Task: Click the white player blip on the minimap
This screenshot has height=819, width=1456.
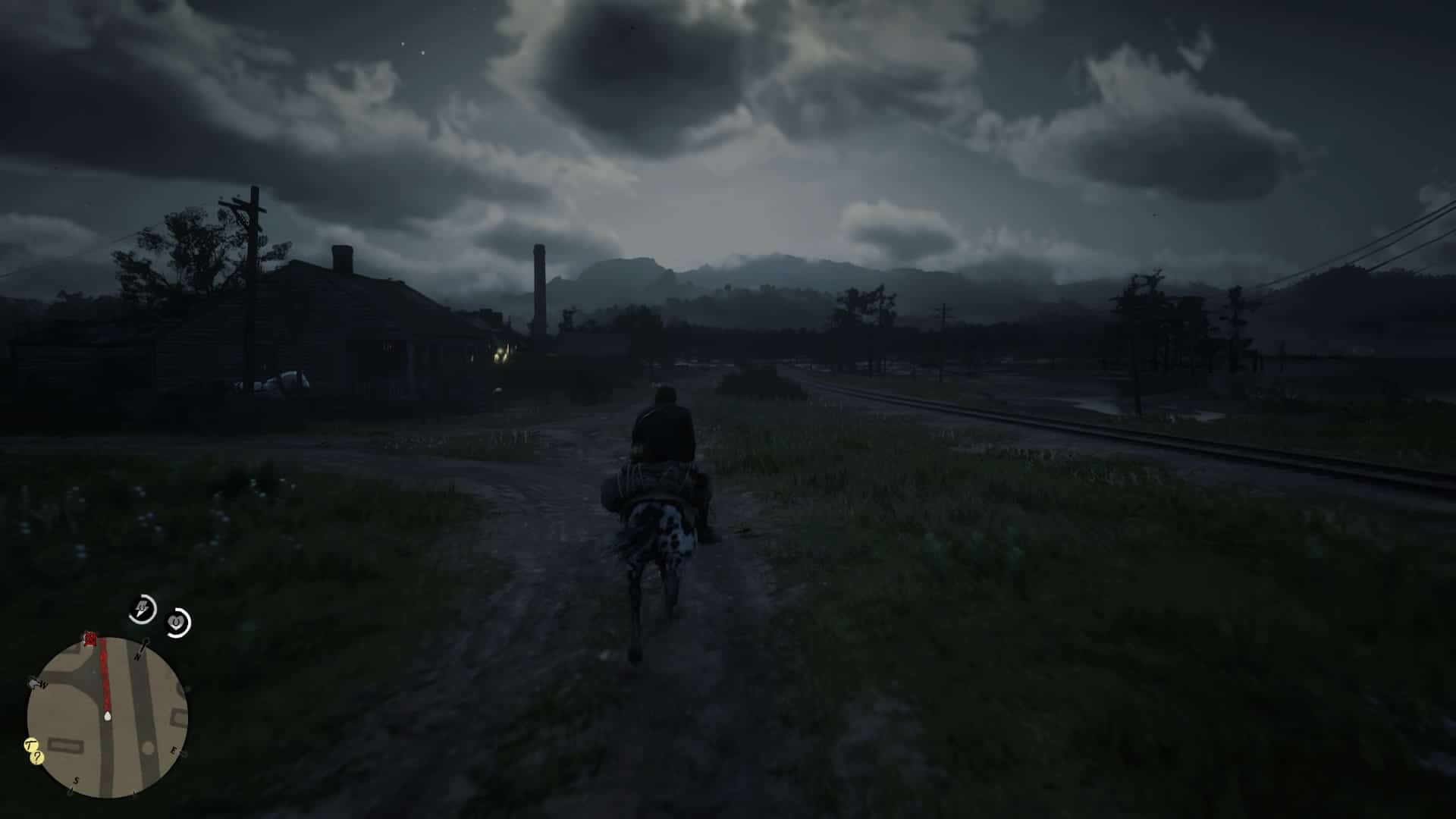Action: (x=106, y=715)
